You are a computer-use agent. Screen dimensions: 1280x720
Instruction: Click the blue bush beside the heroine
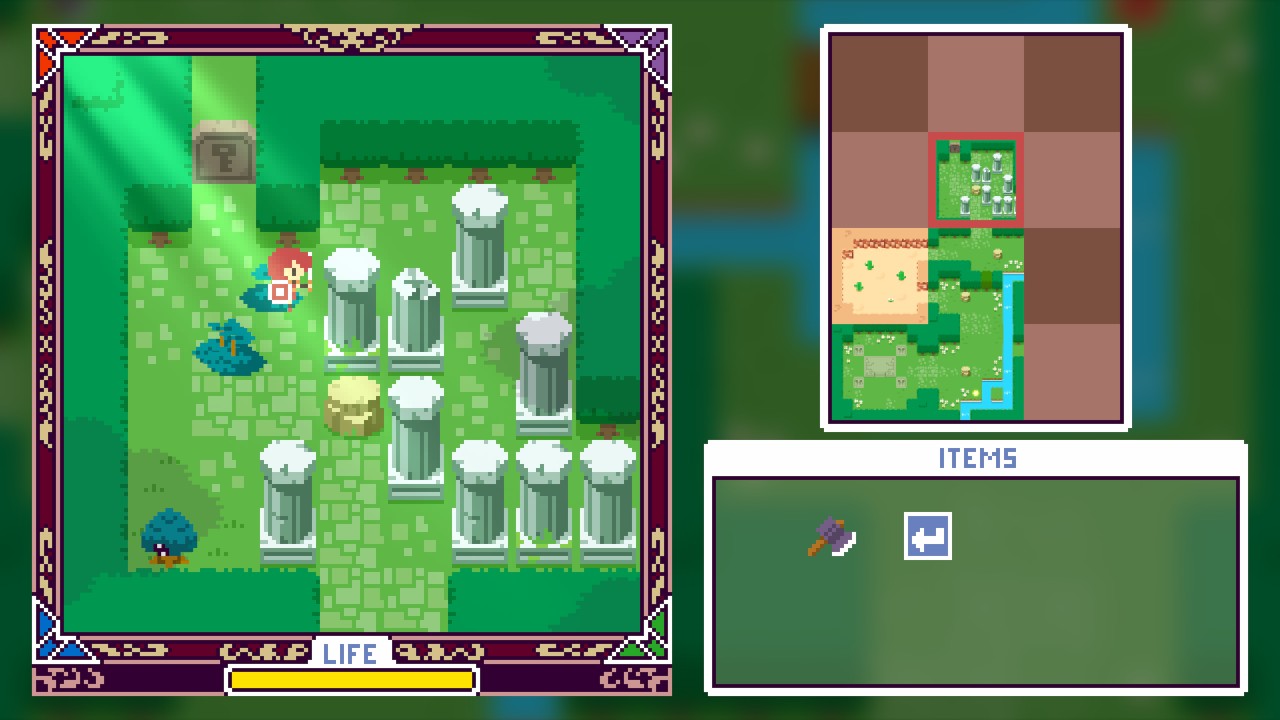click(x=228, y=344)
